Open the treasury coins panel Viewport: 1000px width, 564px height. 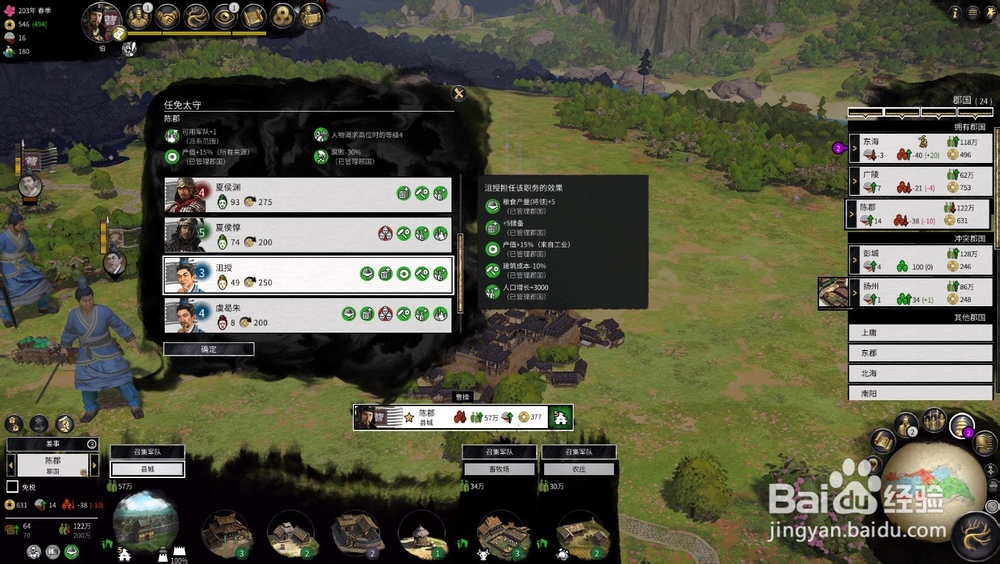pos(282,16)
